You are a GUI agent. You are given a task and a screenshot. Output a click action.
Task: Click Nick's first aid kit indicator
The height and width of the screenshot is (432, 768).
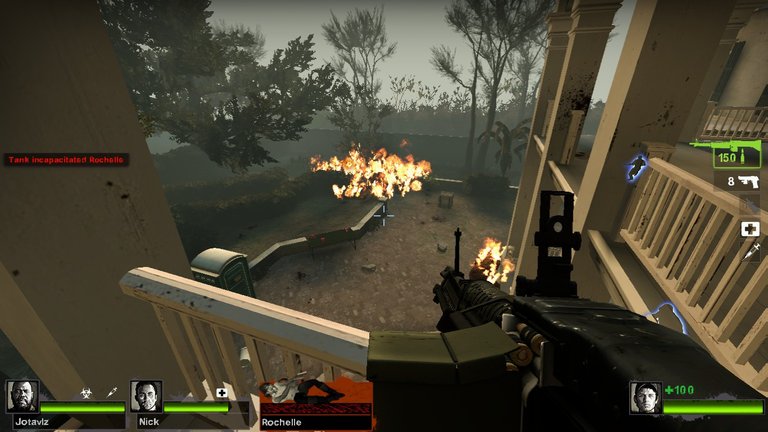coord(221,393)
